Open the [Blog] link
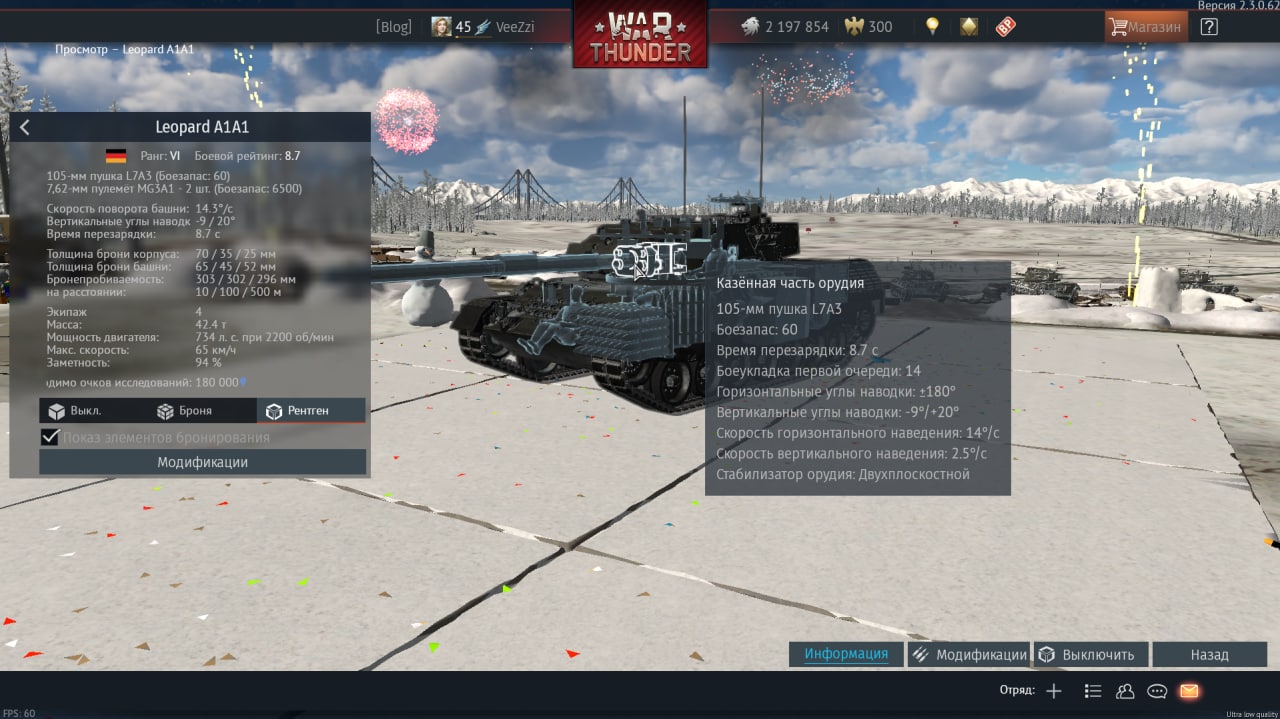Viewport: 1280px width, 719px height. click(393, 27)
